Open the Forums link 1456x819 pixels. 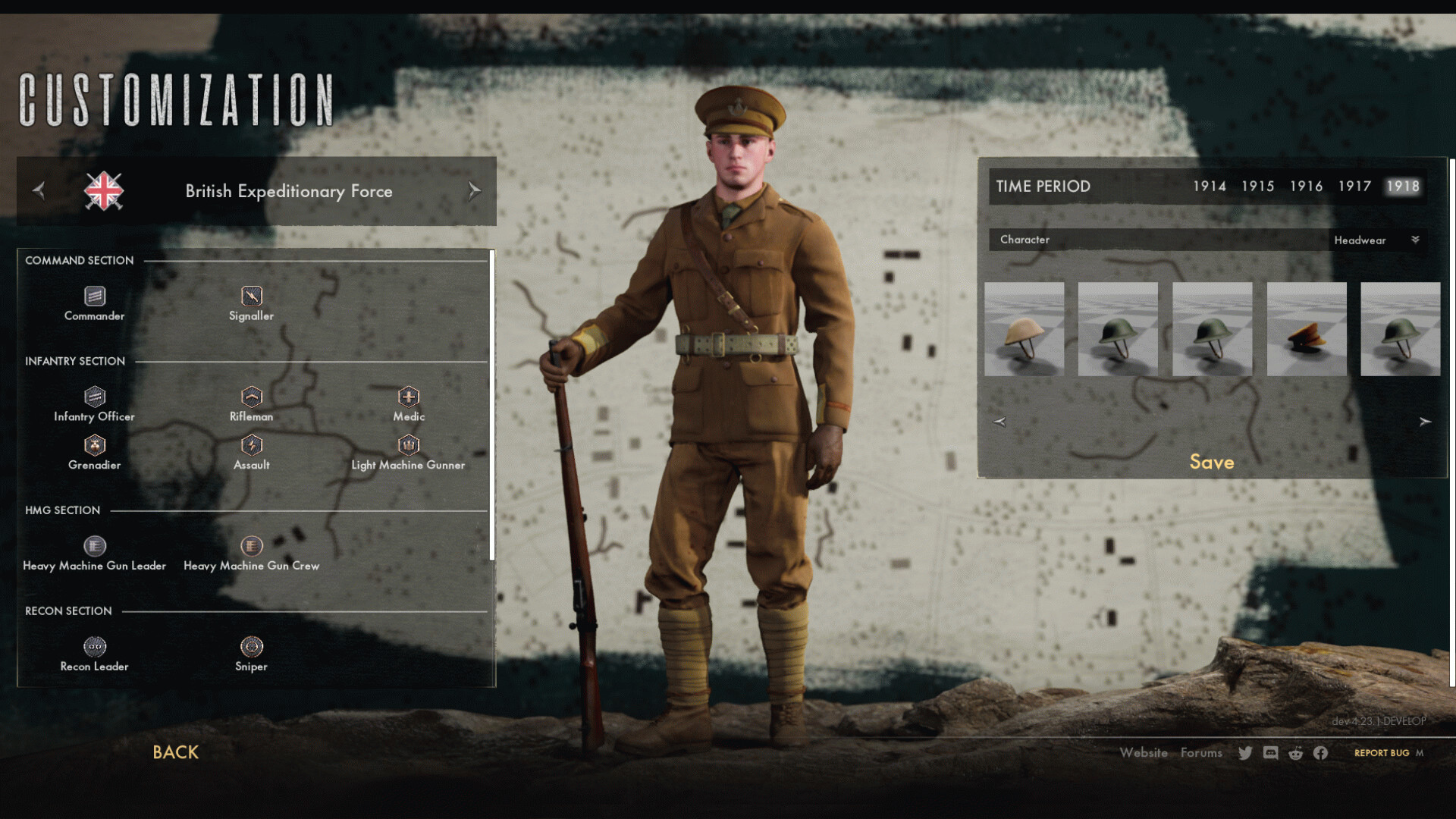point(1201,753)
